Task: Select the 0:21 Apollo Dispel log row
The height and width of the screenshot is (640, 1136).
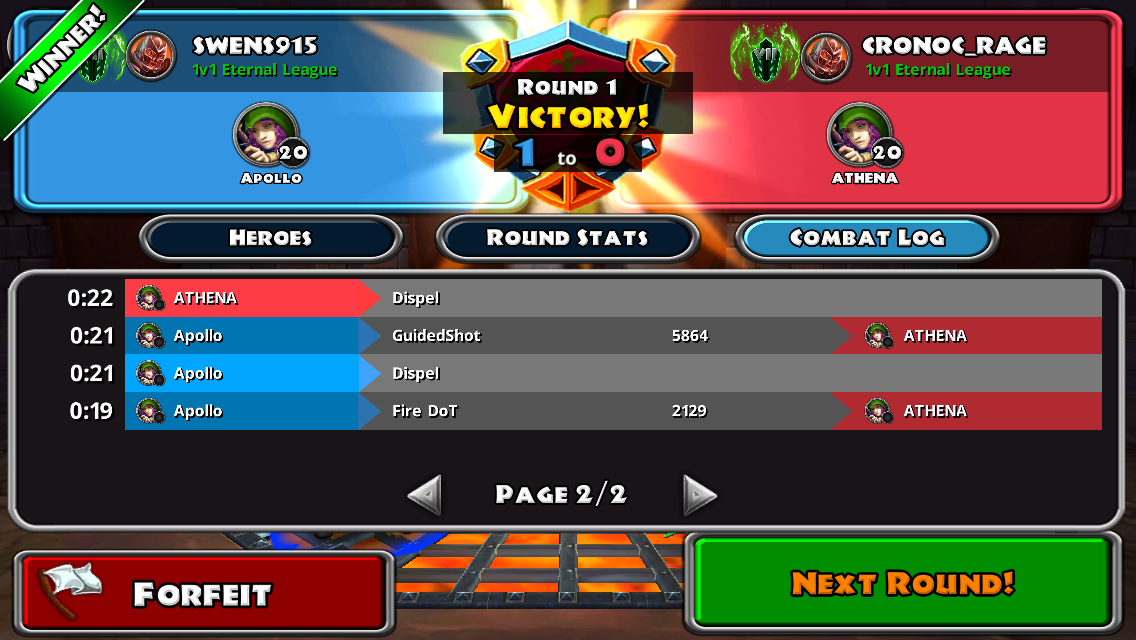Action: [x=612, y=373]
